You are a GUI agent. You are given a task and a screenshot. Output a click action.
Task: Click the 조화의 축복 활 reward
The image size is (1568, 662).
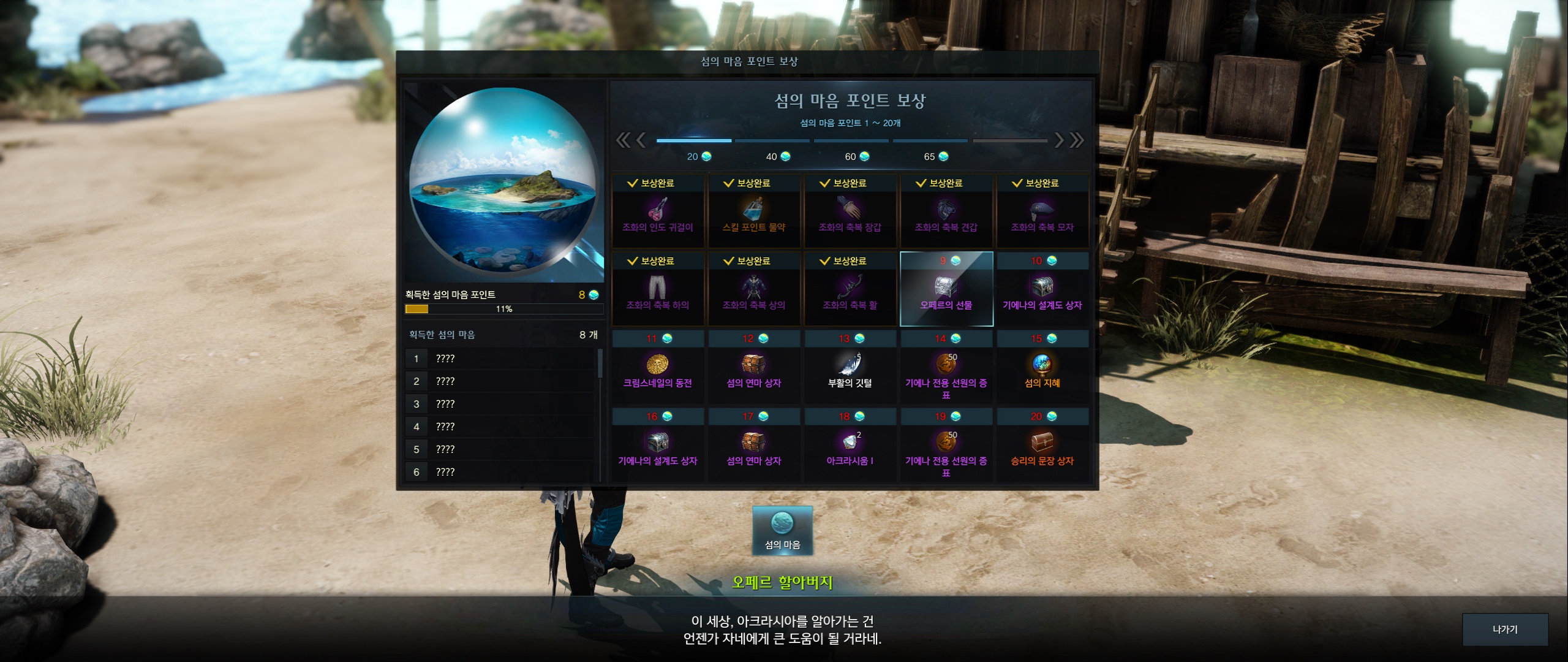tap(850, 289)
